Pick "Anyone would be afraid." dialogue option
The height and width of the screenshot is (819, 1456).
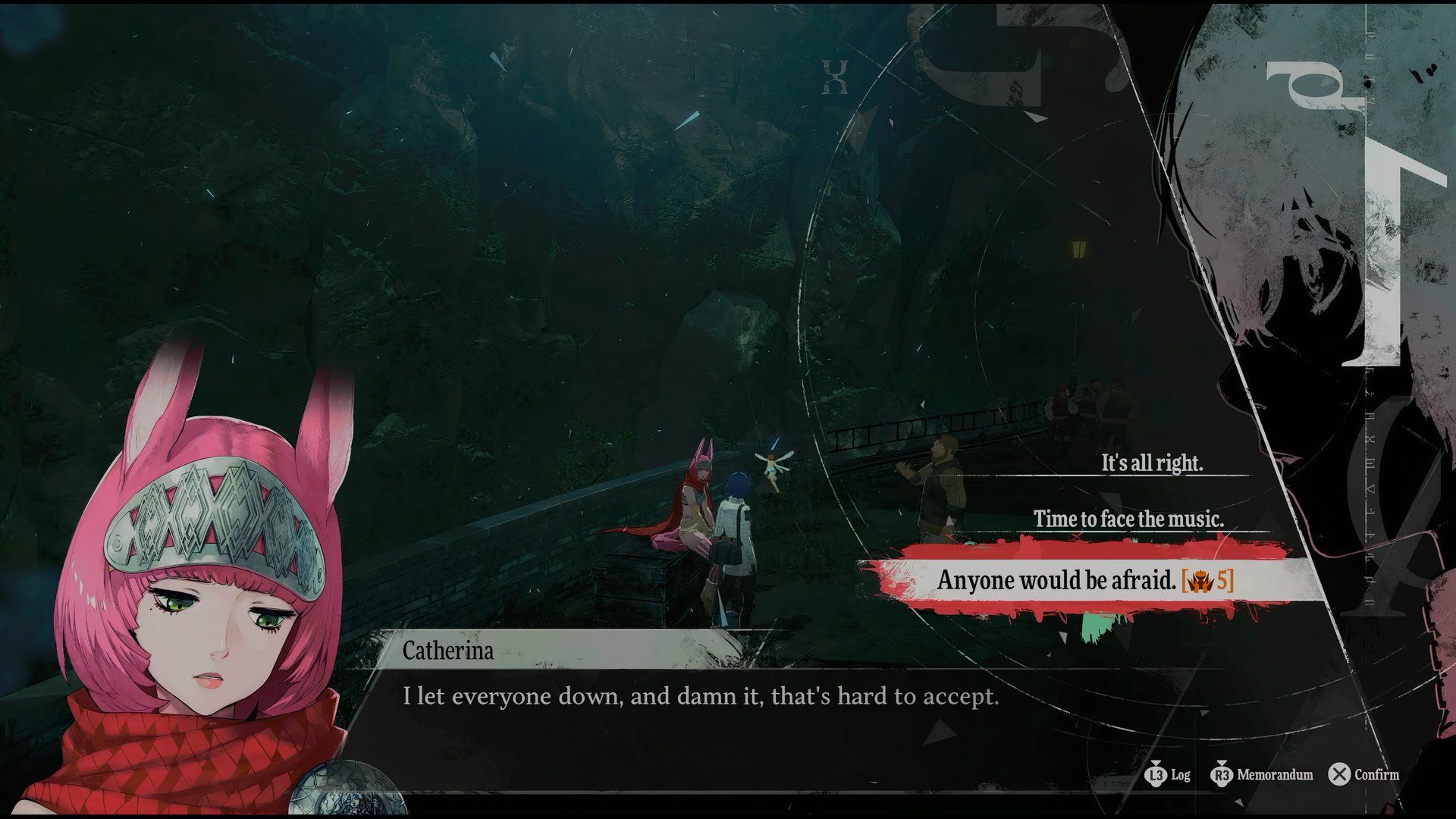click(1084, 580)
